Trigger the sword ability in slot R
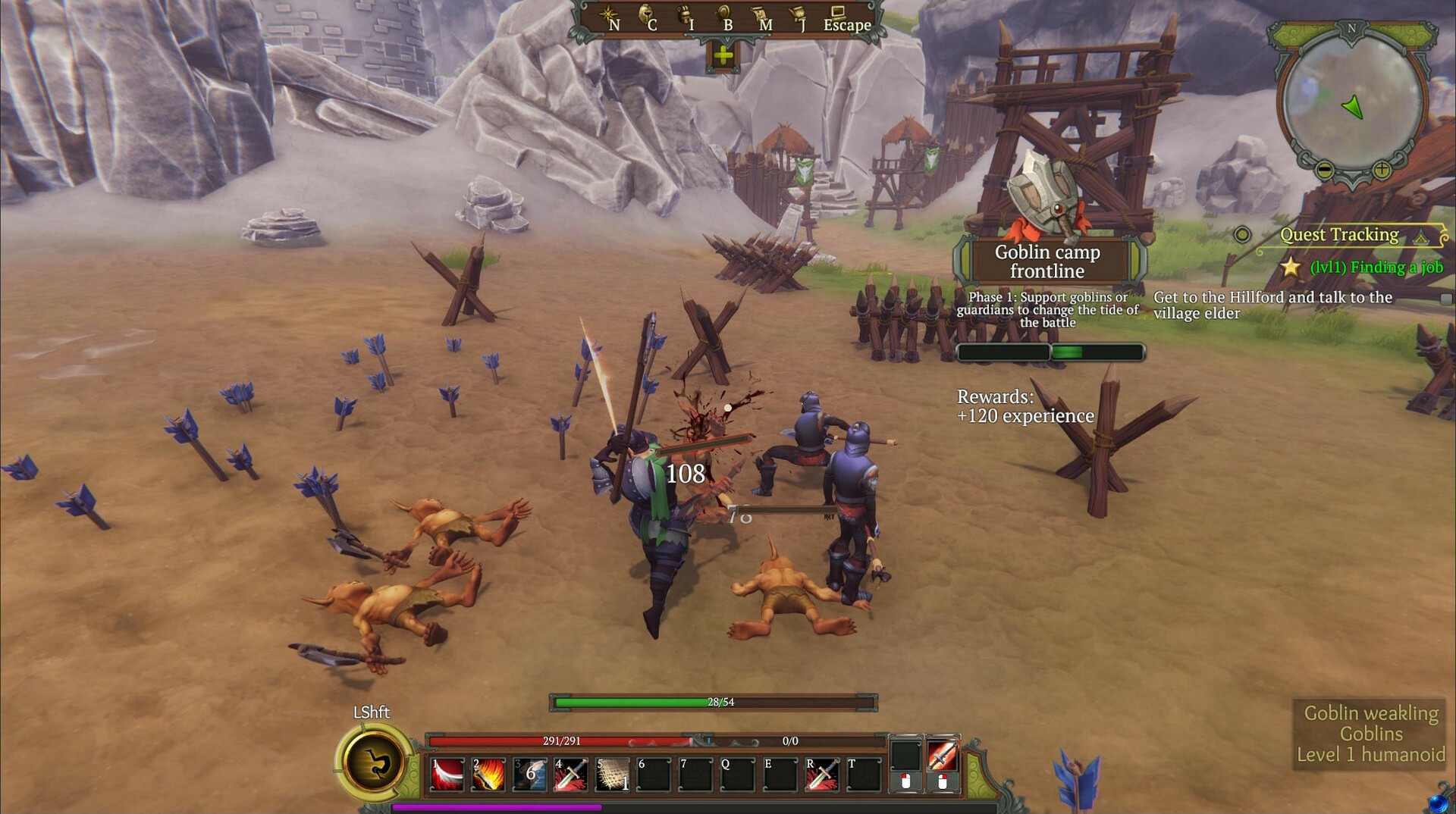Viewport: 1456px width, 814px height. click(821, 775)
